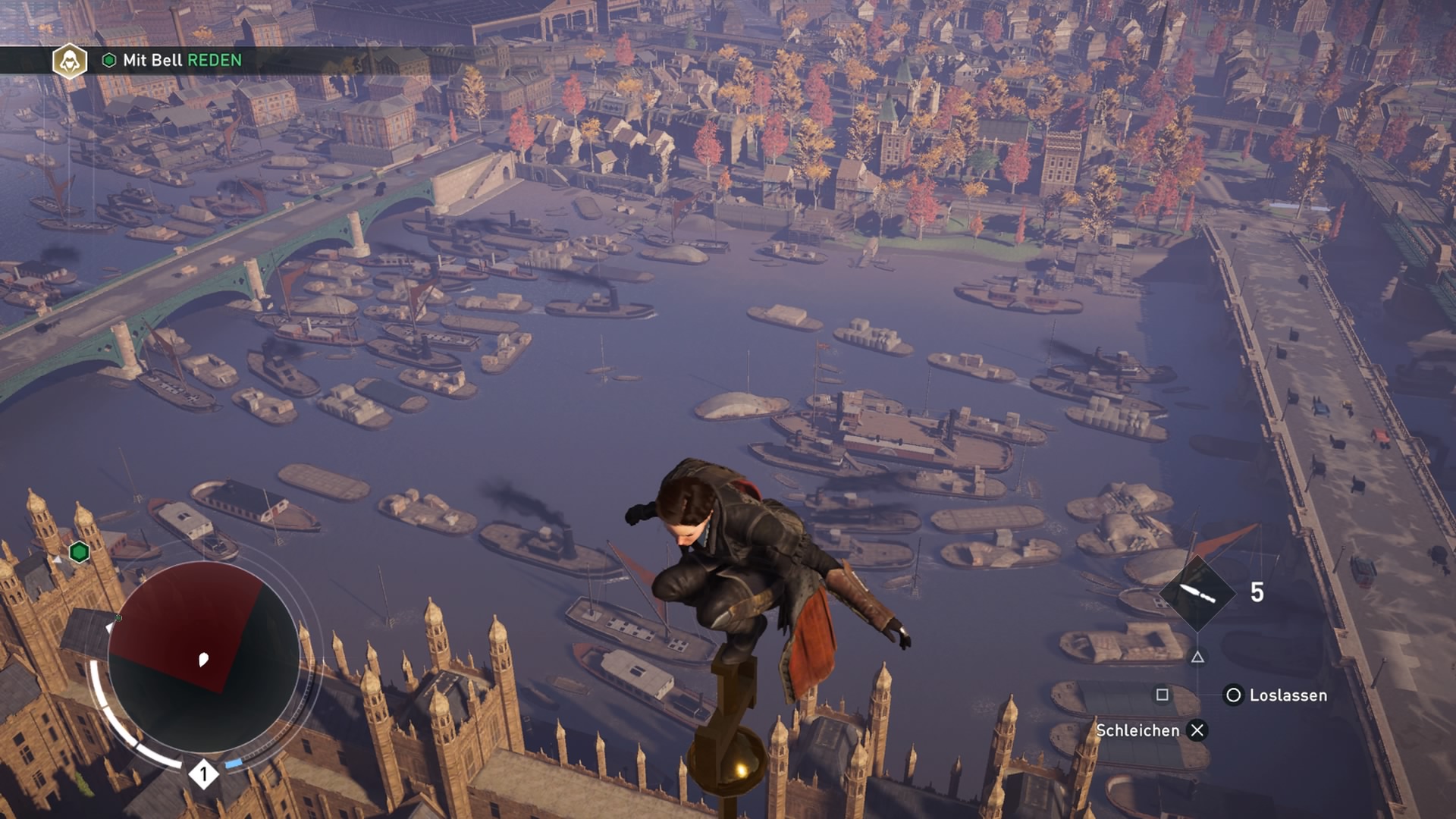
Task: Select the throwing knife weapon slot
Action: click(1197, 593)
